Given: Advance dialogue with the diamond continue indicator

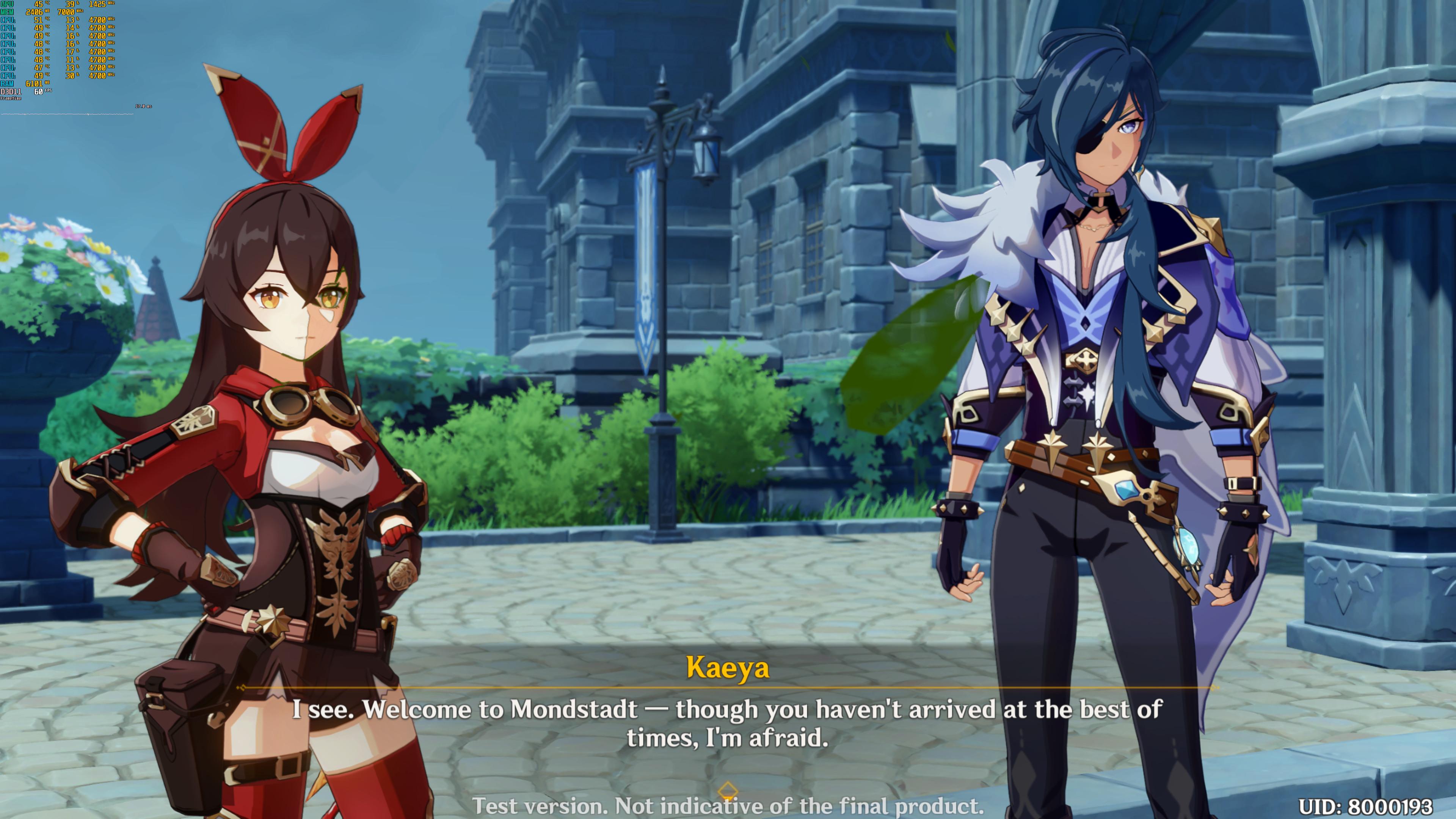Looking at the screenshot, I should [x=728, y=789].
